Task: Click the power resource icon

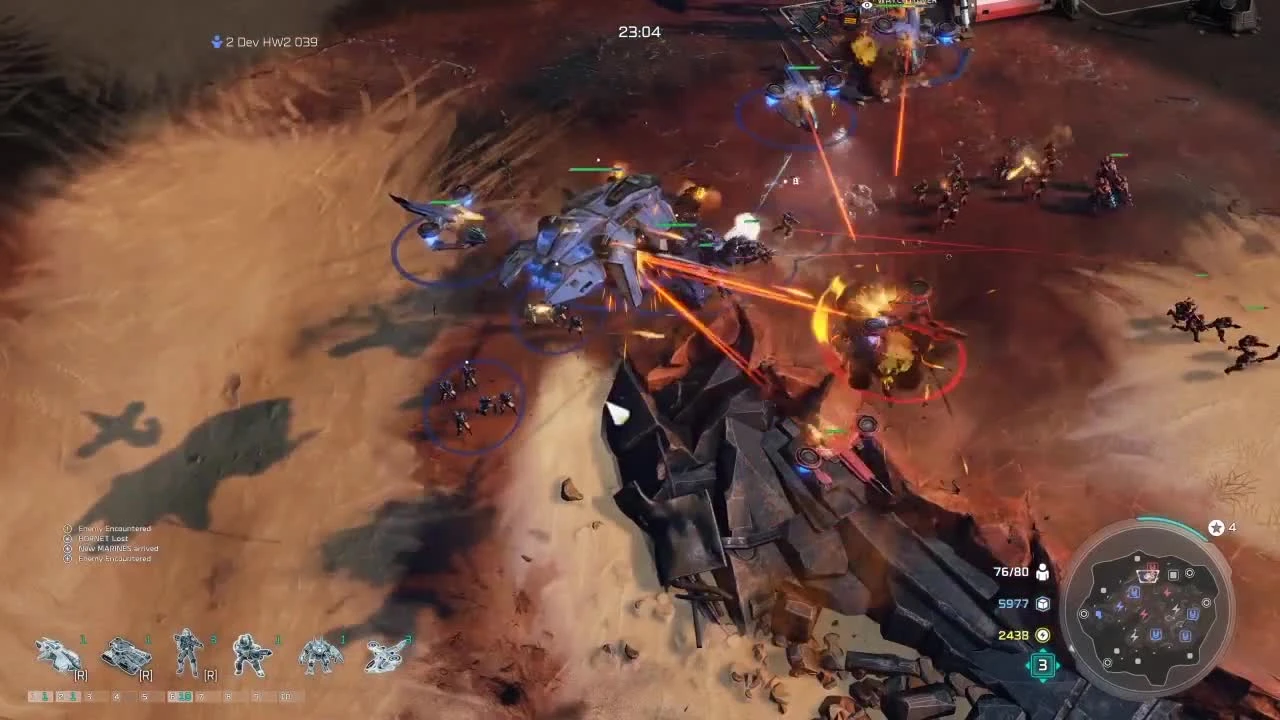Action: (x=1043, y=635)
